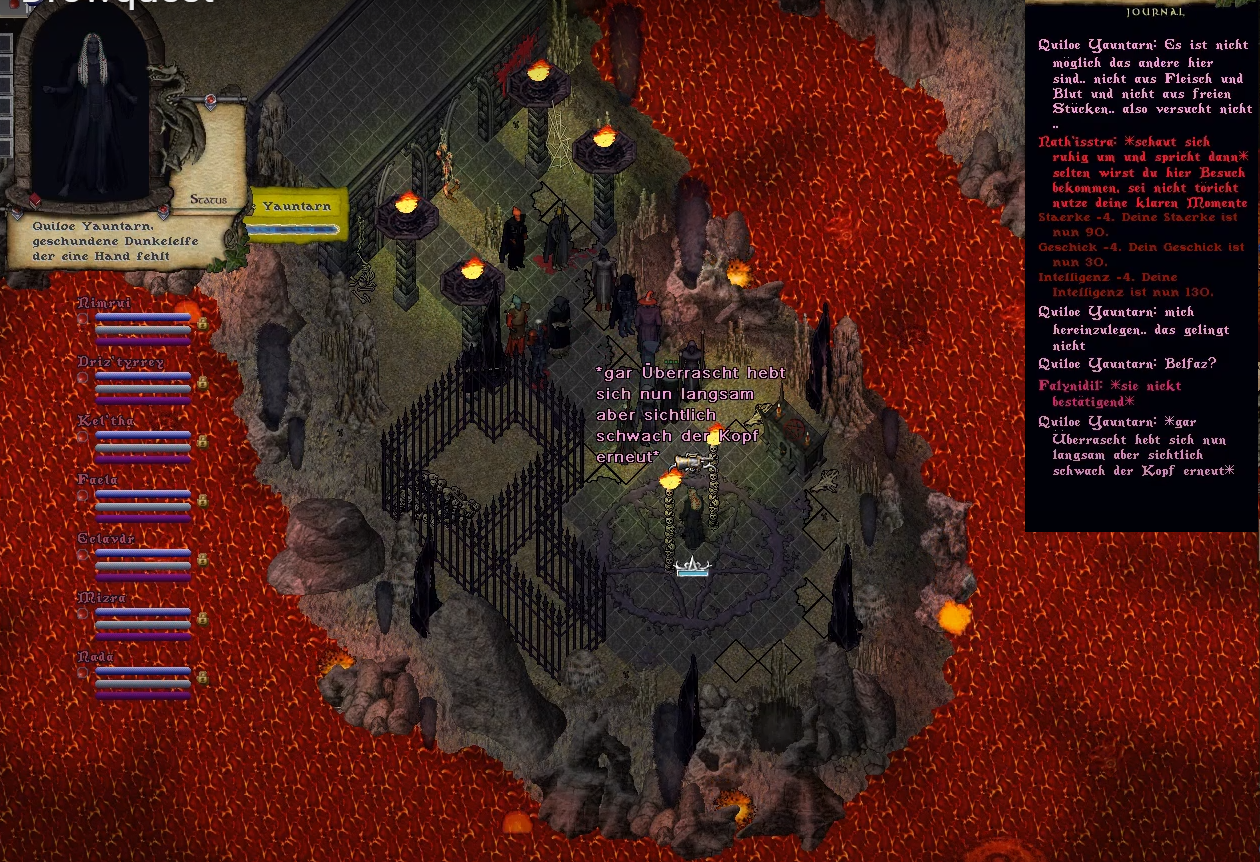Select party member Faela
This screenshot has height=862, width=1260.
pos(98,480)
